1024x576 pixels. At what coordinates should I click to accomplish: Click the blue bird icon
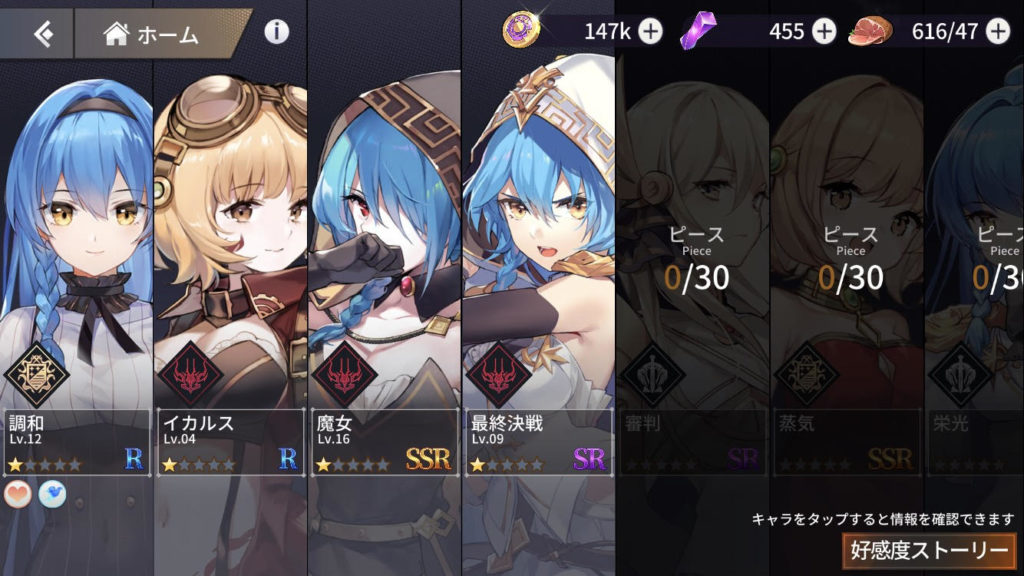click(52, 495)
